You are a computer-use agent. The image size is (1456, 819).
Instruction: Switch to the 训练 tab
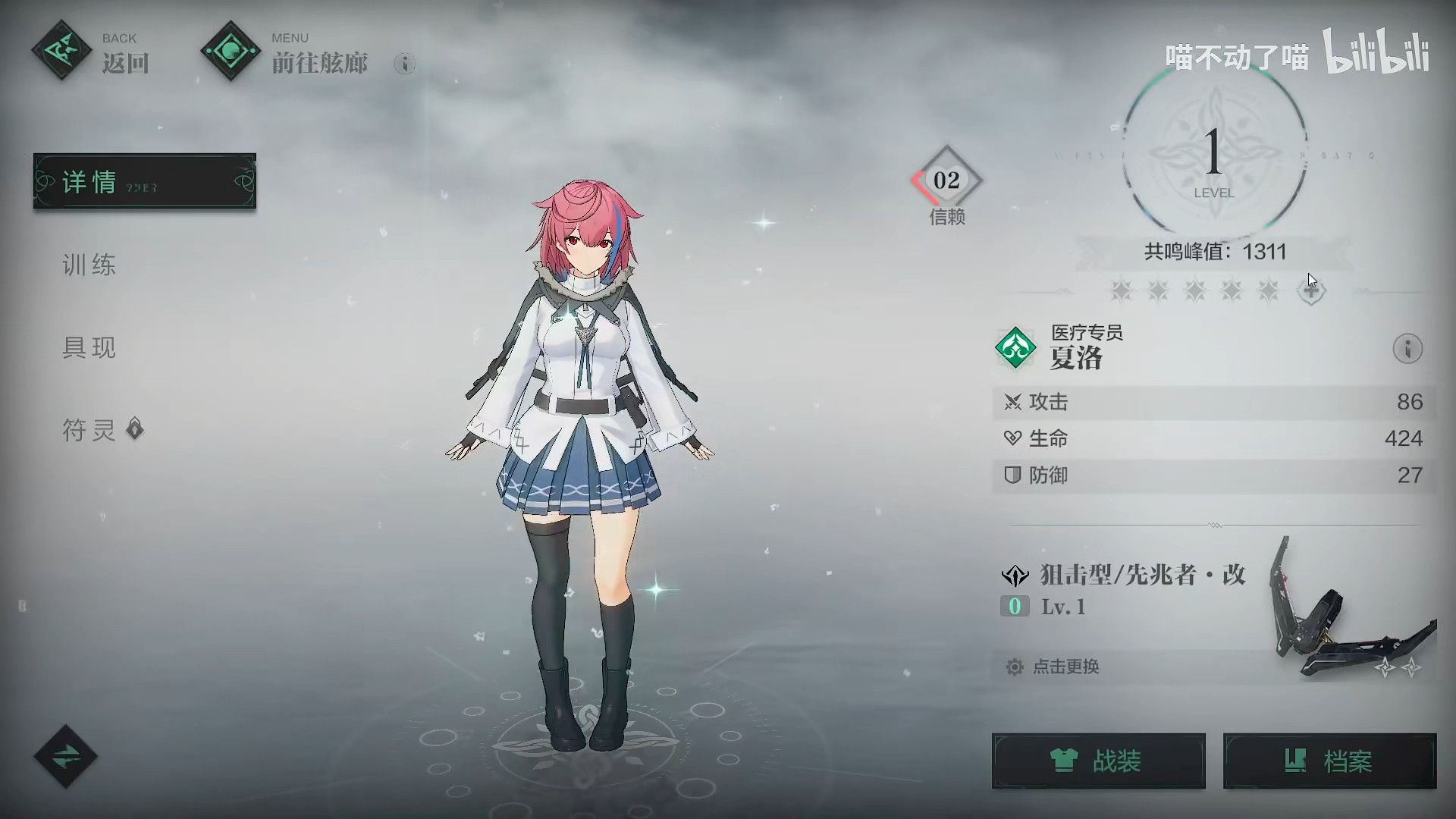tap(89, 265)
